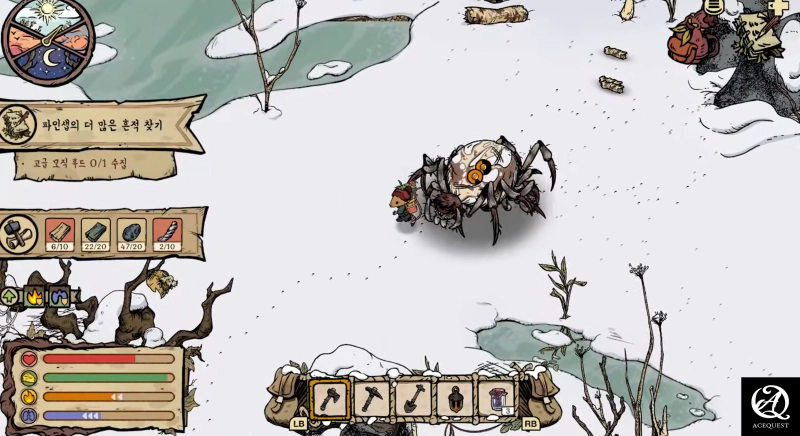Image resolution: width=800 pixels, height=436 pixels.
Task: Click the green up-arrow status icon
Action: [x=12, y=296]
